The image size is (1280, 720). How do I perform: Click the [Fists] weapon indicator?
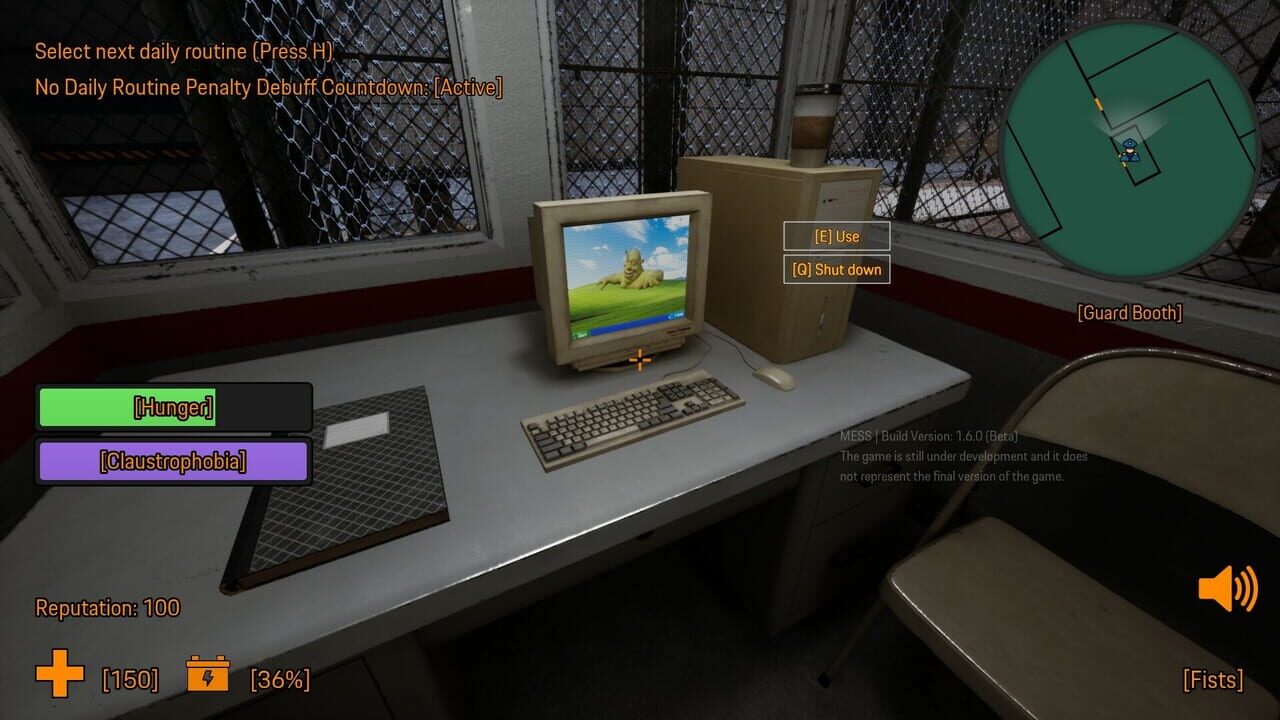tap(1212, 680)
